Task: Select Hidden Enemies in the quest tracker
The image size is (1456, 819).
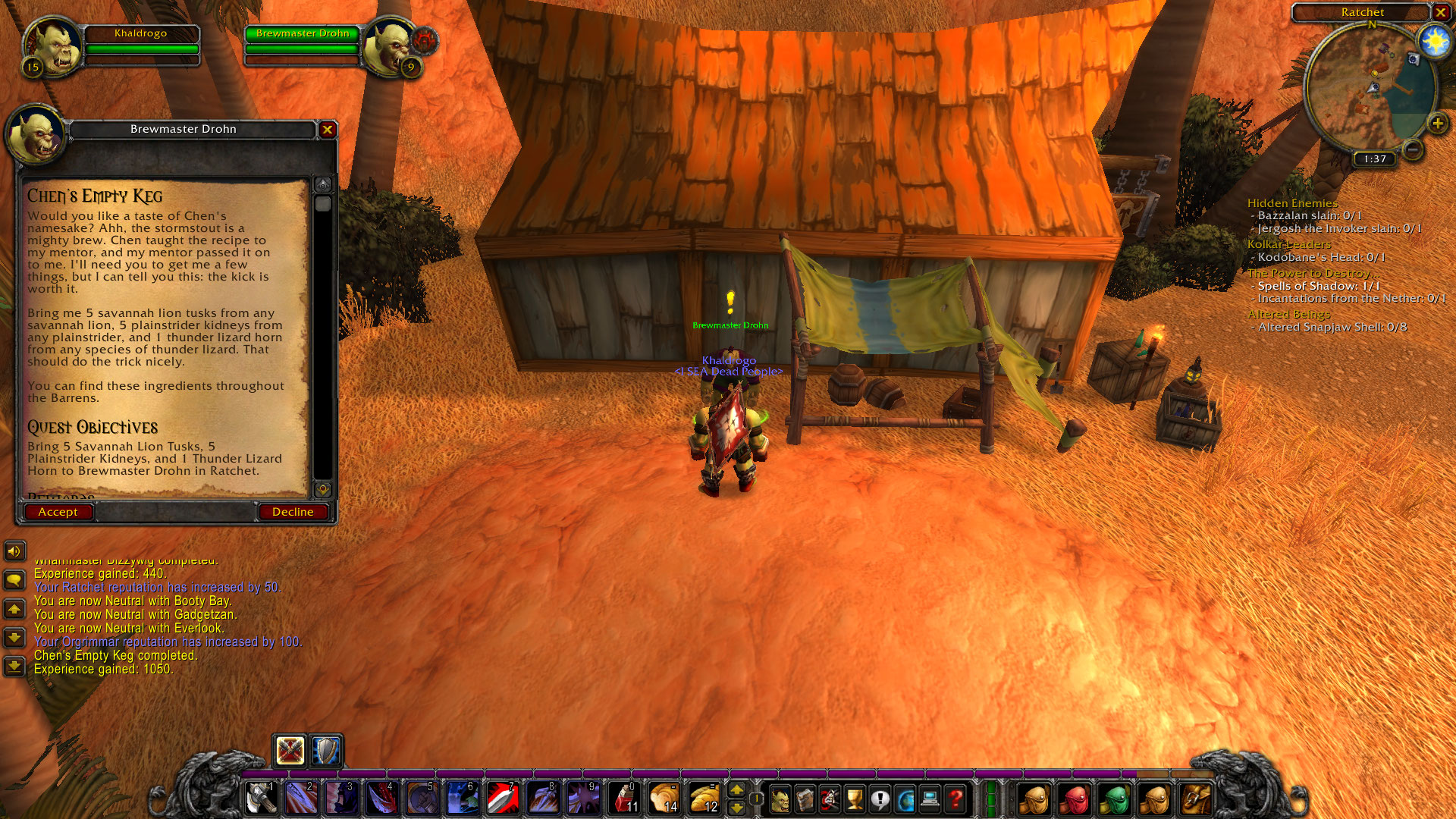Action: (x=1291, y=203)
